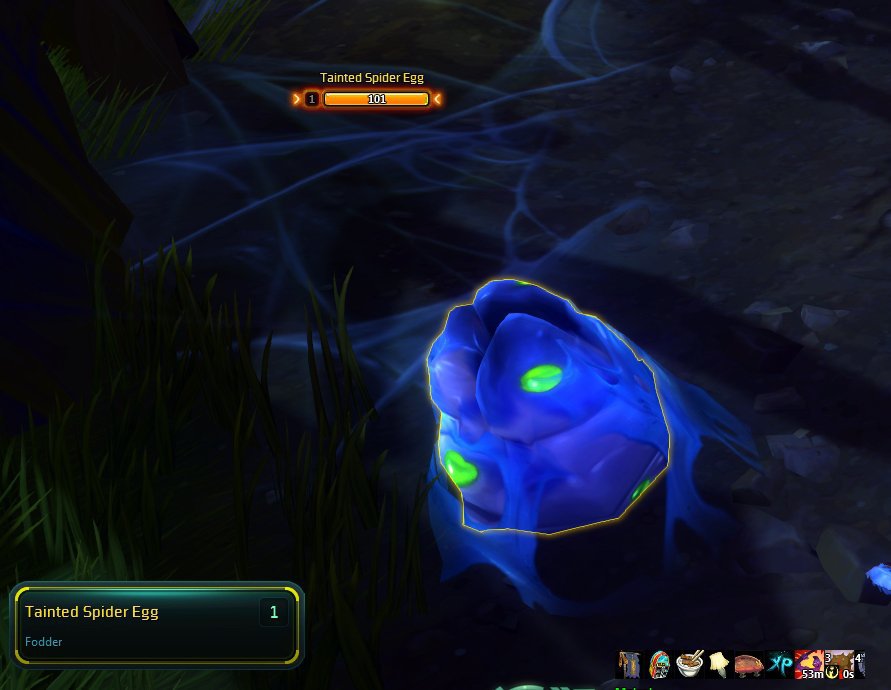Click the hanging banner buff icon
The width and height of the screenshot is (891, 690).
[x=629, y=664]
